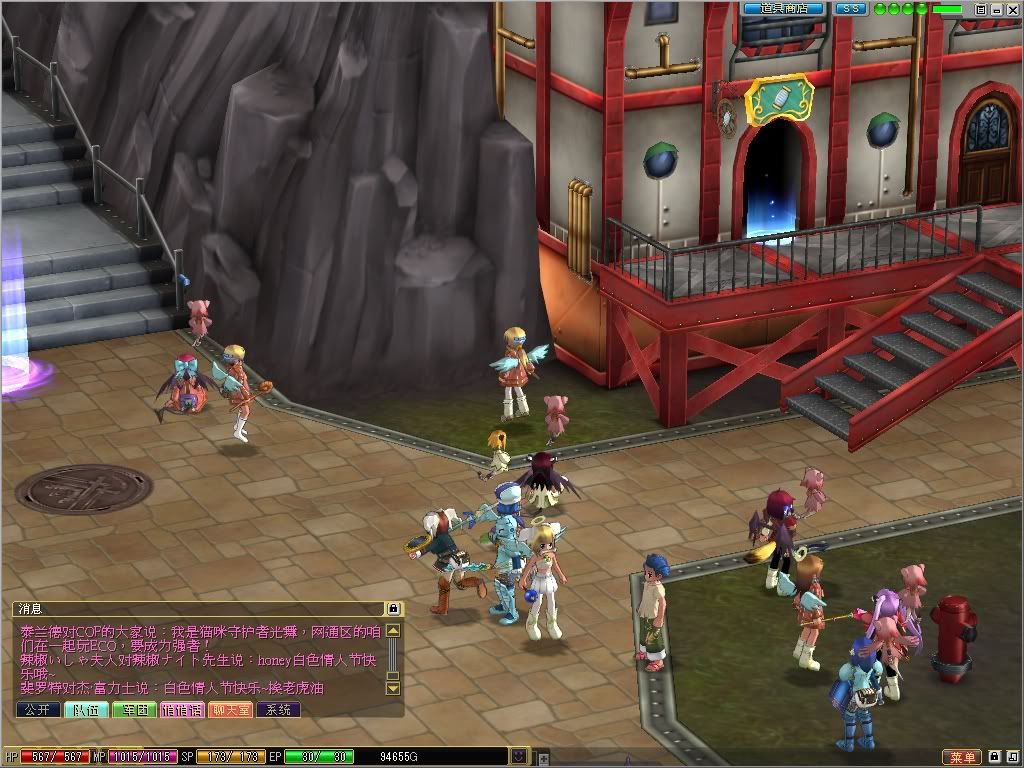Select the 军团 guild chat tab
The height and width of the screenshot is (768, 1024).
pyautogui.click(x=134, y=709)
